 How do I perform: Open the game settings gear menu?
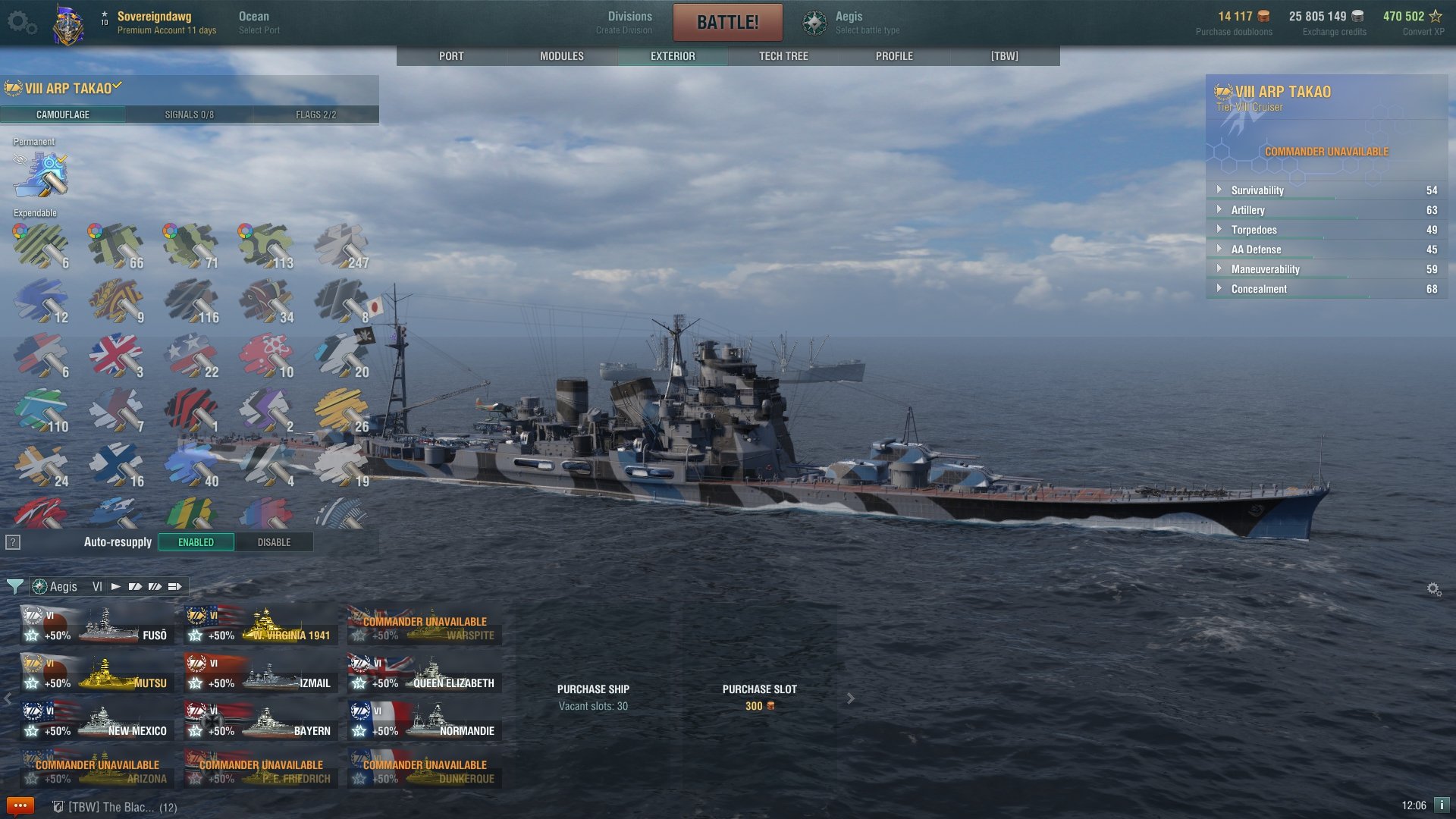coord(21,23)
